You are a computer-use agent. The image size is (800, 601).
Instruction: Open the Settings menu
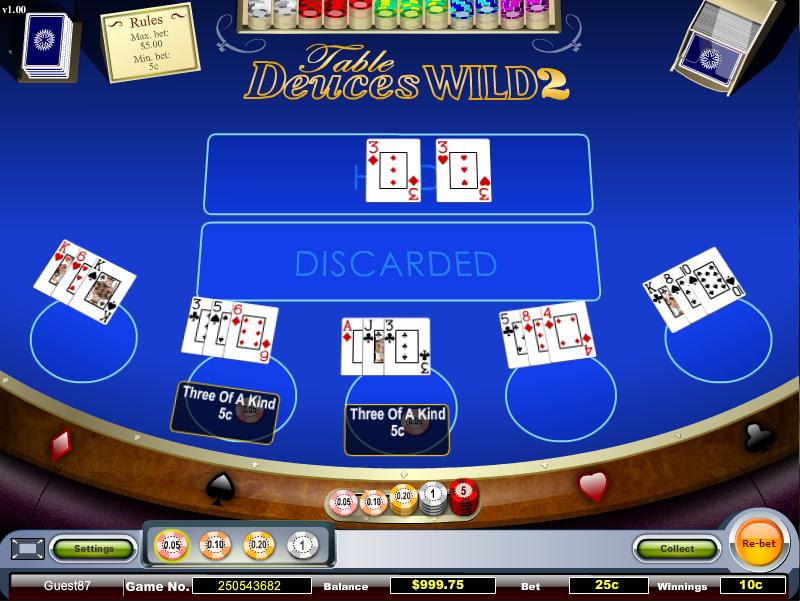click(x=93, y=548)
